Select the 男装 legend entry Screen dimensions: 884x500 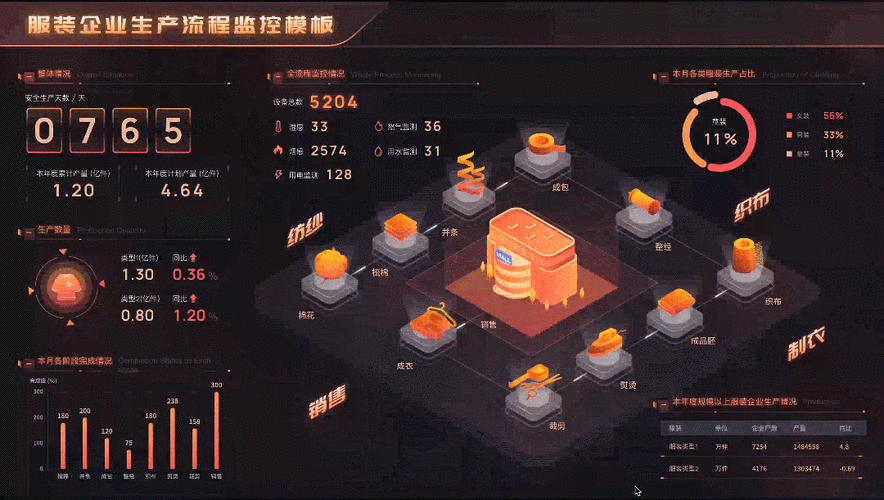pyautogui.click(x=803, y=135)
